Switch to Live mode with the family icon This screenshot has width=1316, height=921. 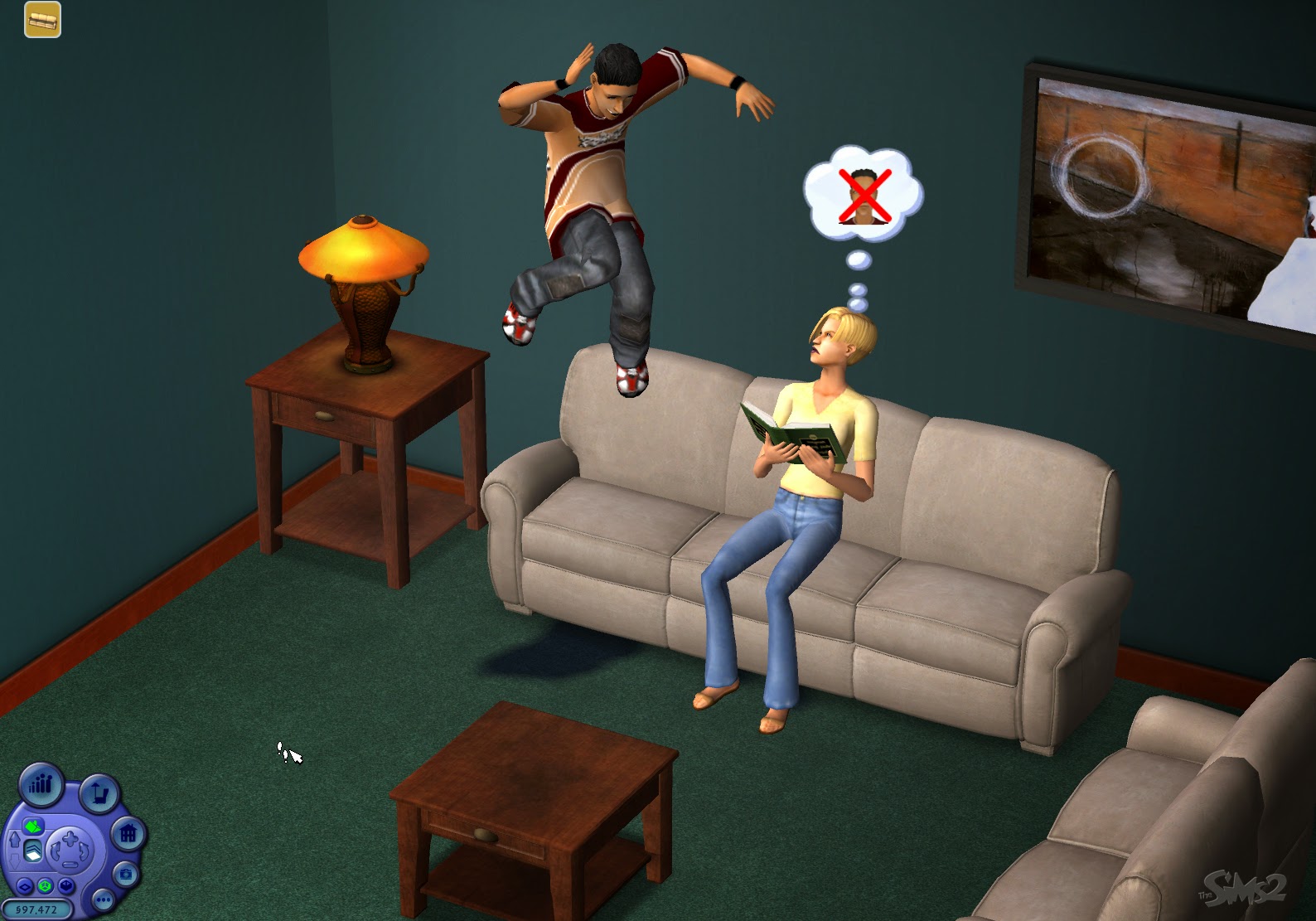click(41, 785)
